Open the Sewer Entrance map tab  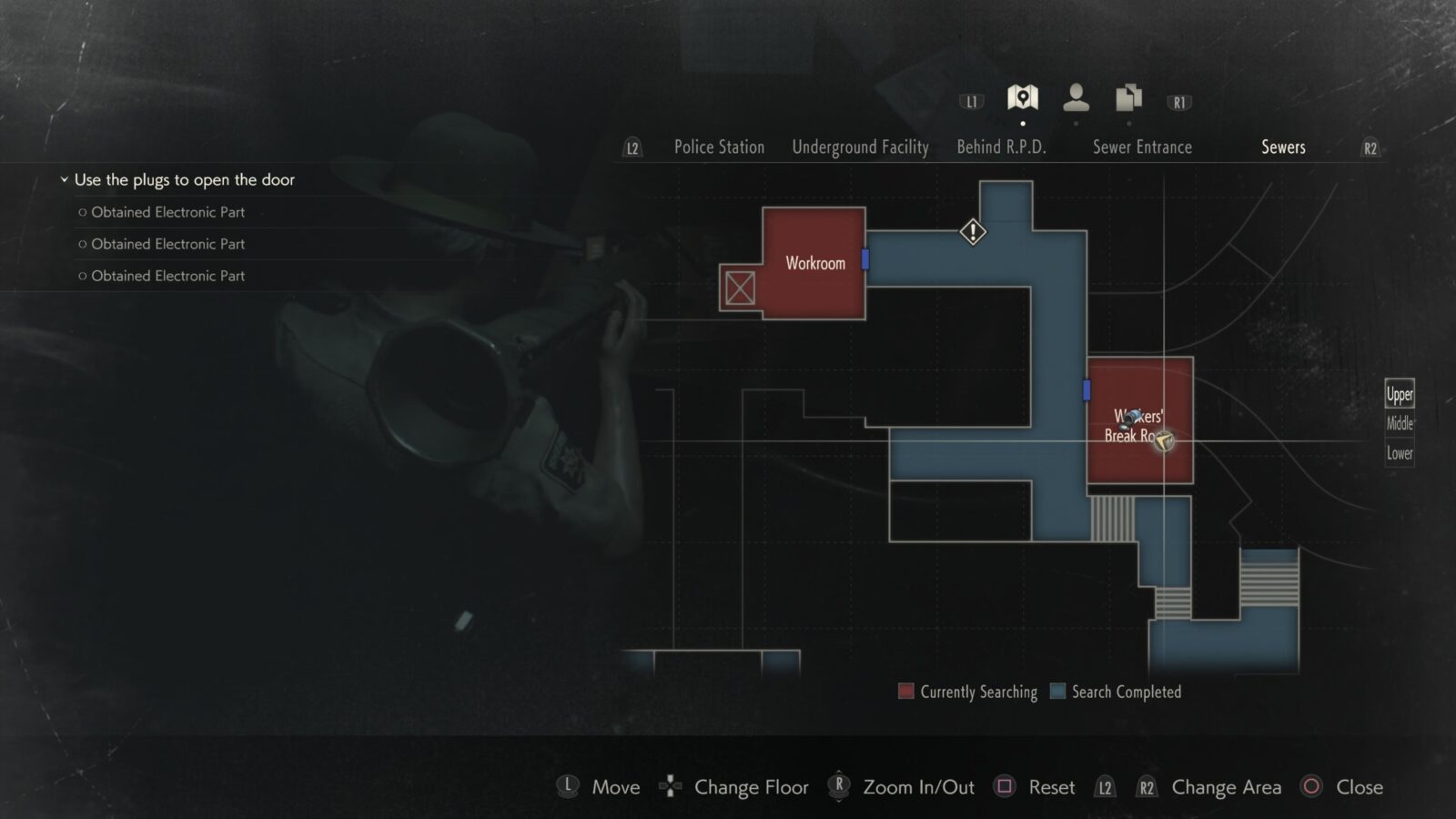[x=1142, y=147]
